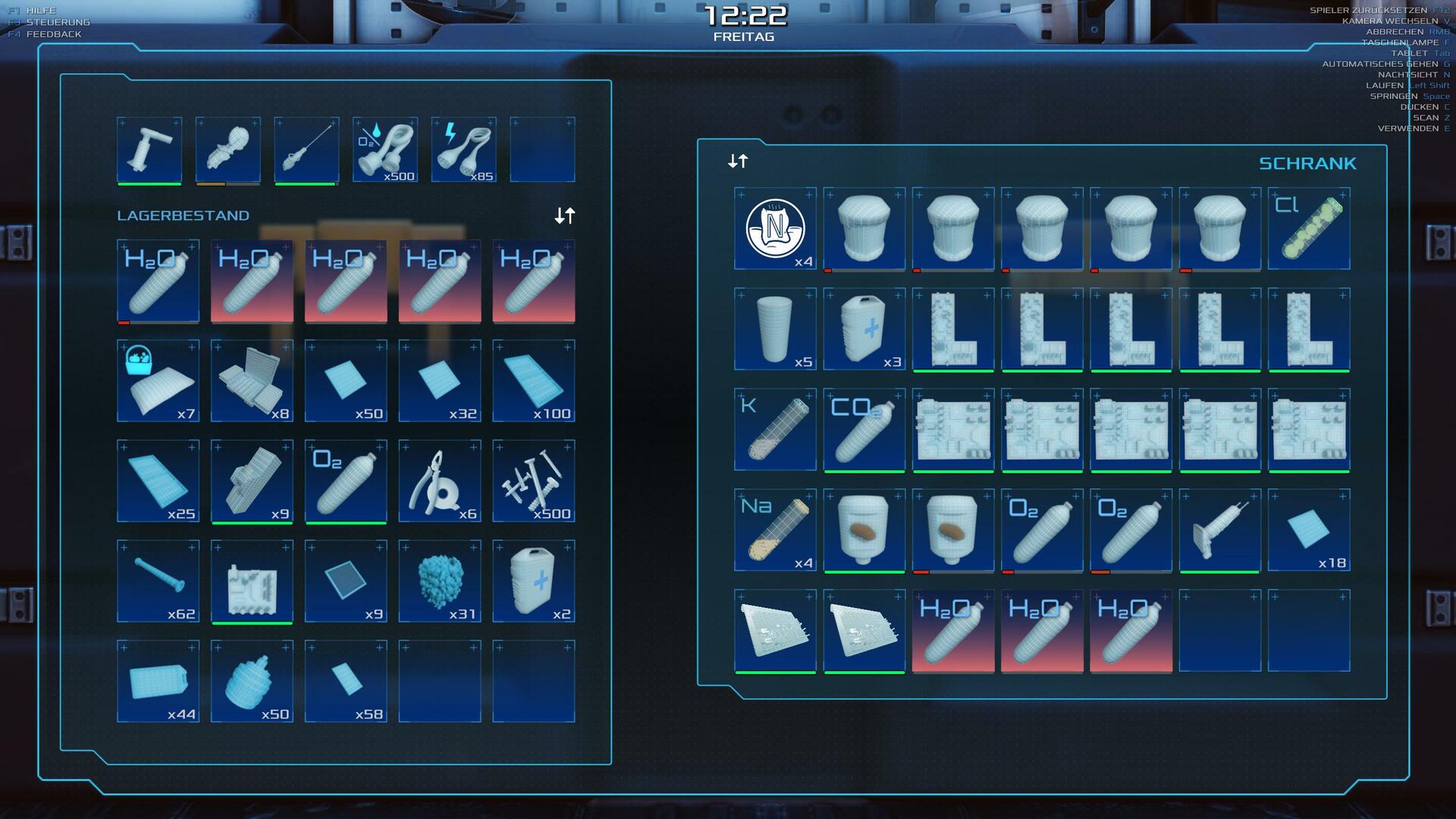Image resolution: width=1456 pixels, height=819 pixels.
Task: Pick the potassium K test tube
Action: [775, 429]
